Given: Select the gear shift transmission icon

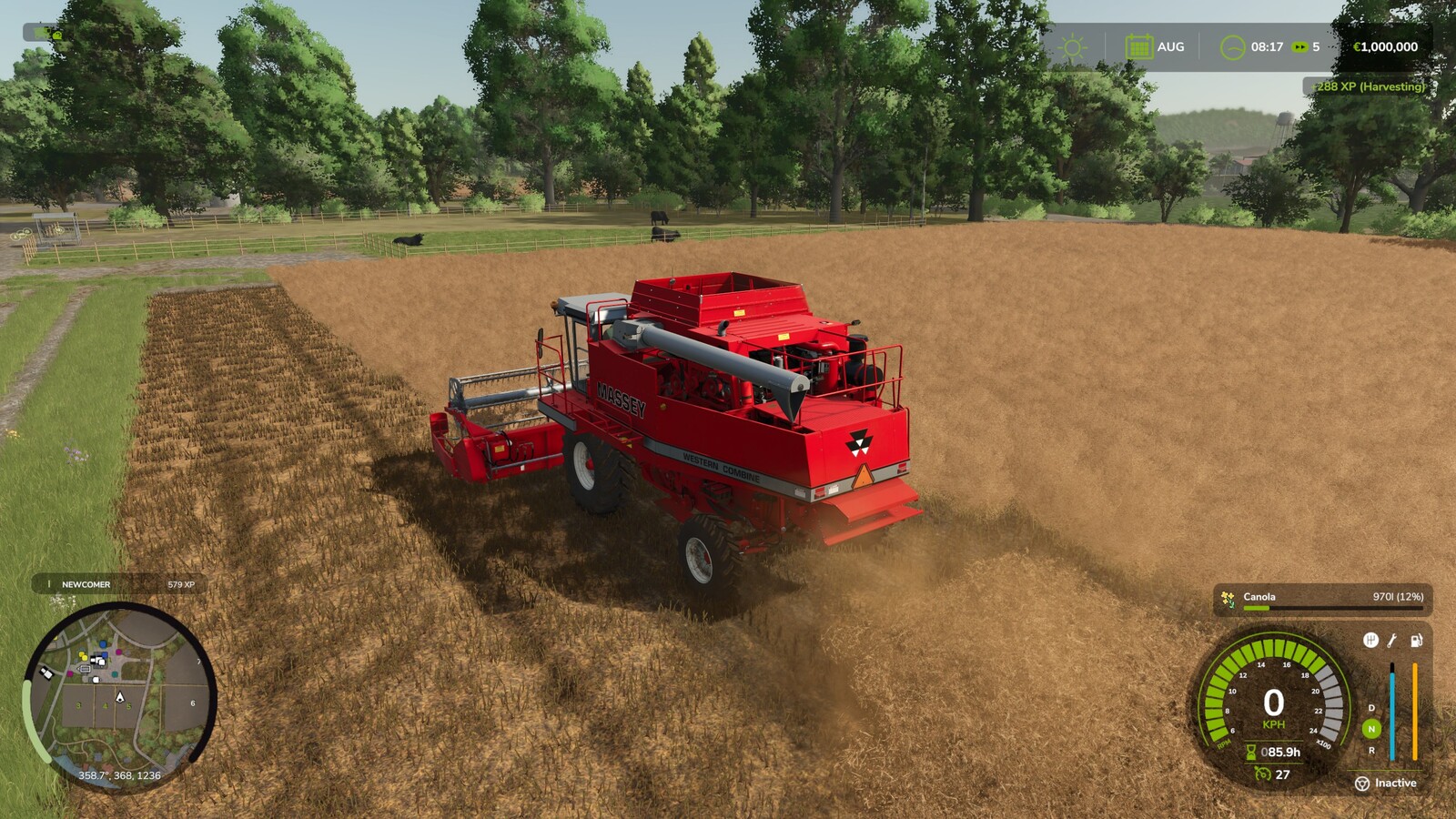Looking at the screenshot, I should pos(1370,641).
